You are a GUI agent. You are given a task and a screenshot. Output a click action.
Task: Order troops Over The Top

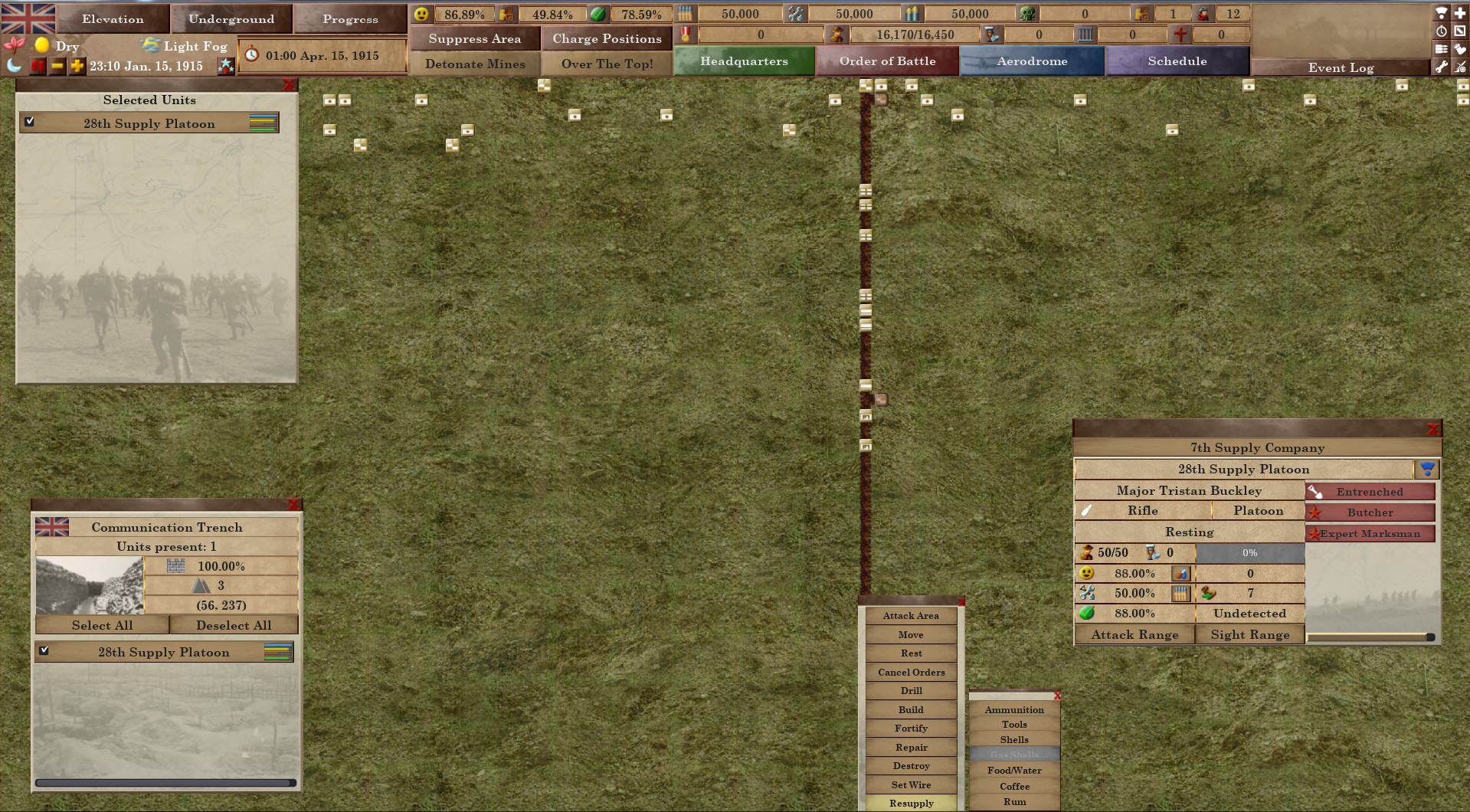(x=607, y=64)
